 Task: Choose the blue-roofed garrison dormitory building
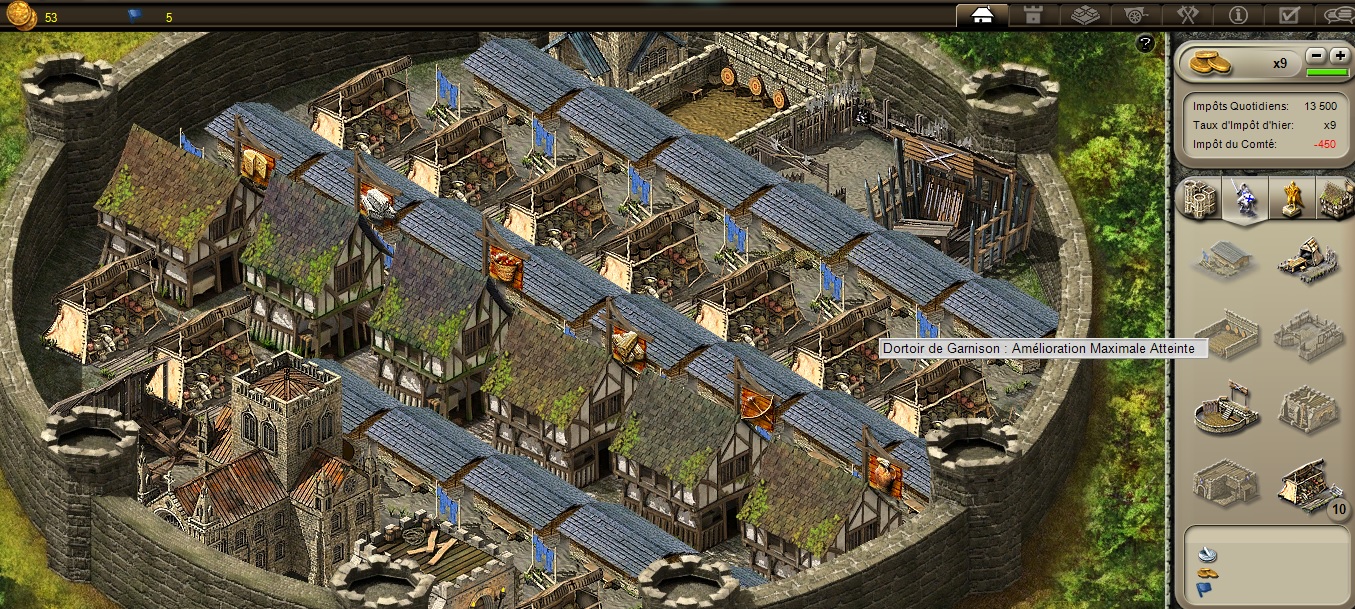point(1223,258)
